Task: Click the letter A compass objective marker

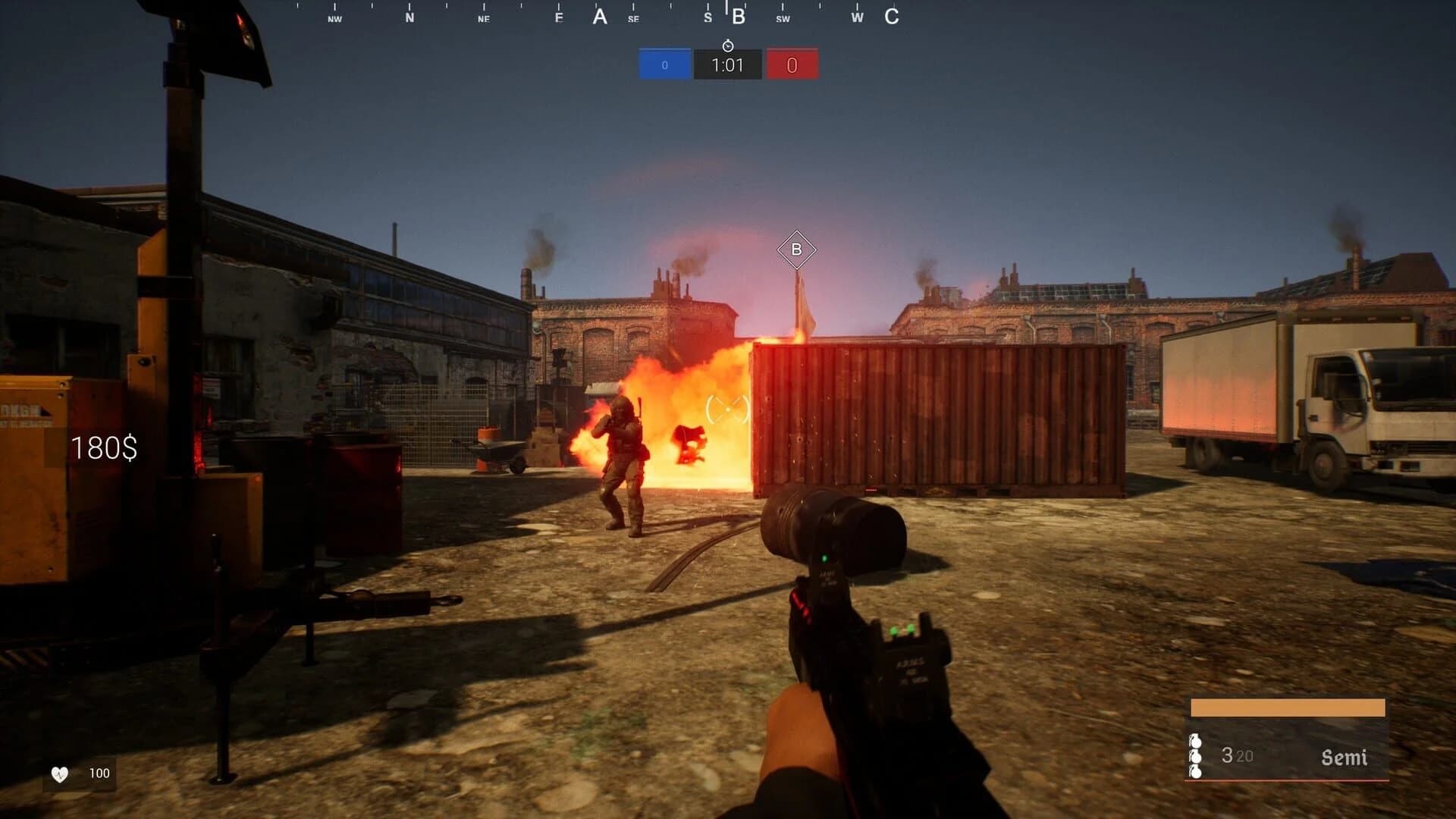Action: [599, 16]
